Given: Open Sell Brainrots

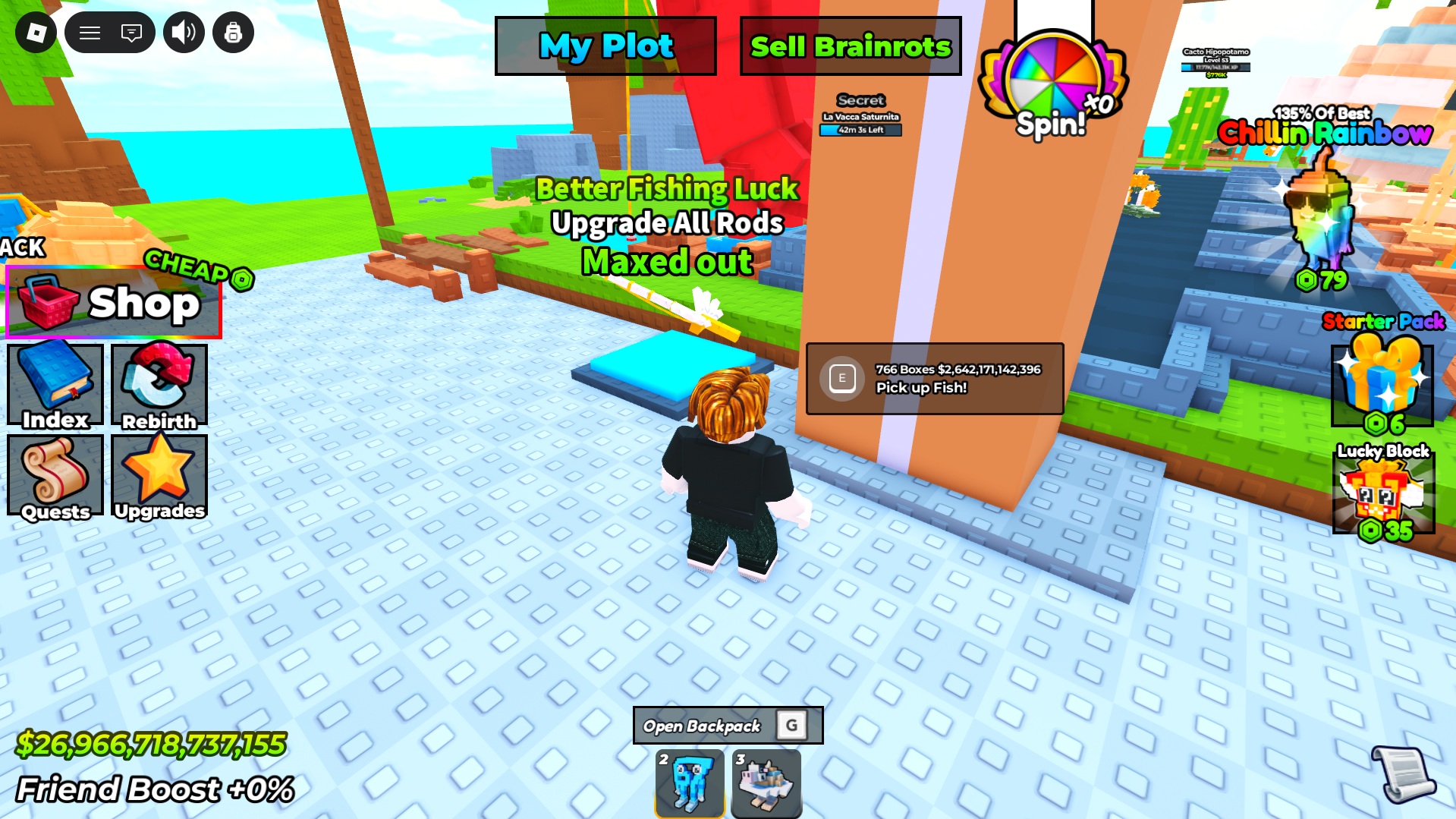Looking at the screenshot, I should [850, 46].
